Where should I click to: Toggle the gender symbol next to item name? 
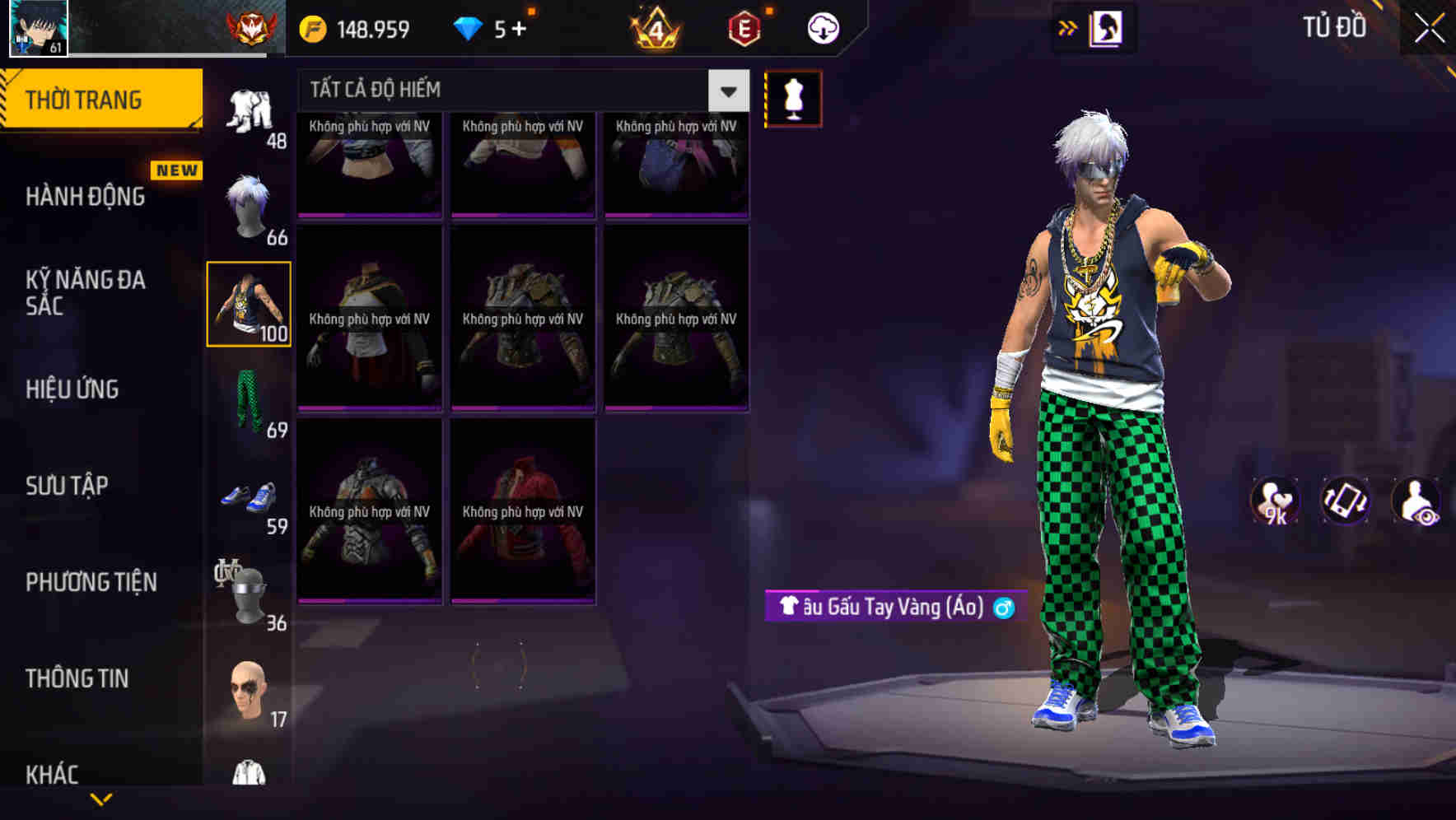pyautogui.click(x=1004, y=608)
